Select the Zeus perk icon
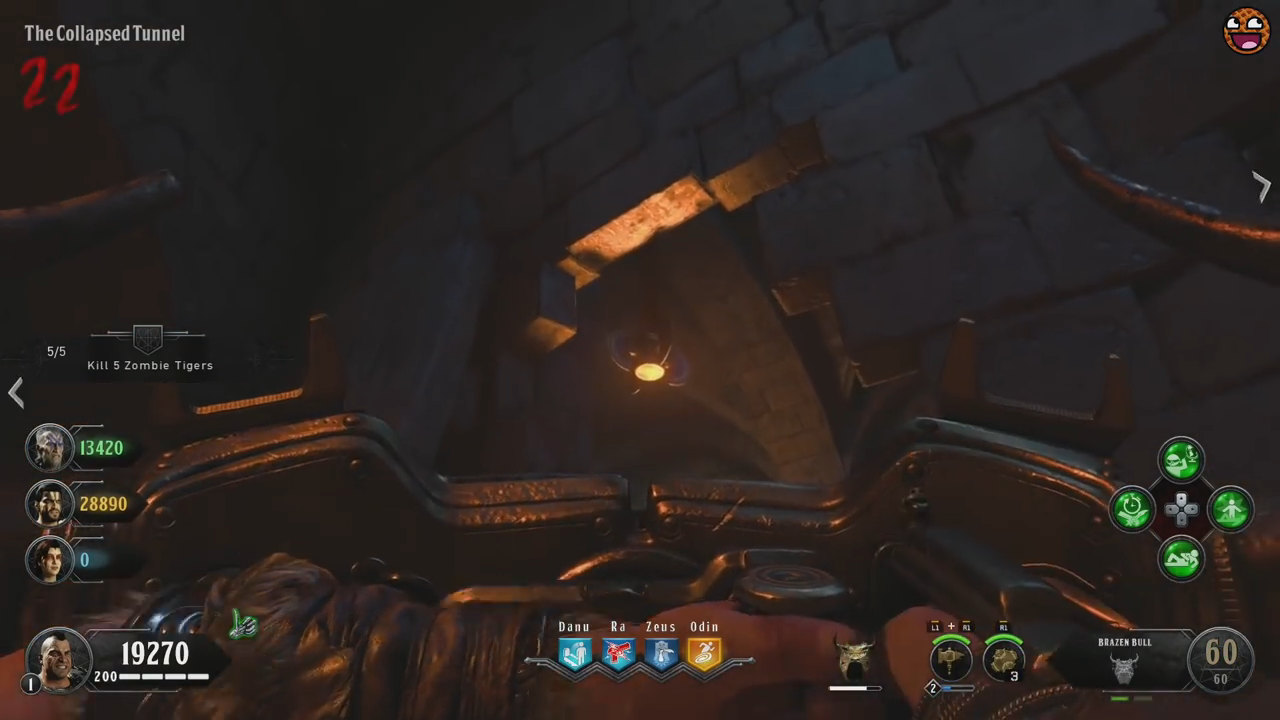Image resolution: width=1280 pixels, height=720 pixels. tap(661, 653)
